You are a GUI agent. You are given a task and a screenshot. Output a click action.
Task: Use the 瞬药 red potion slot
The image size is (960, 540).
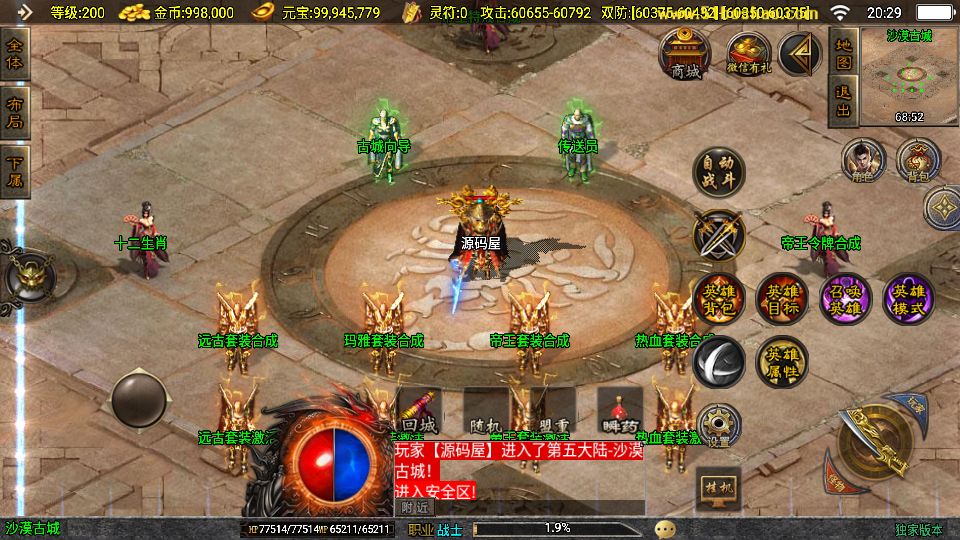[620, 411]
